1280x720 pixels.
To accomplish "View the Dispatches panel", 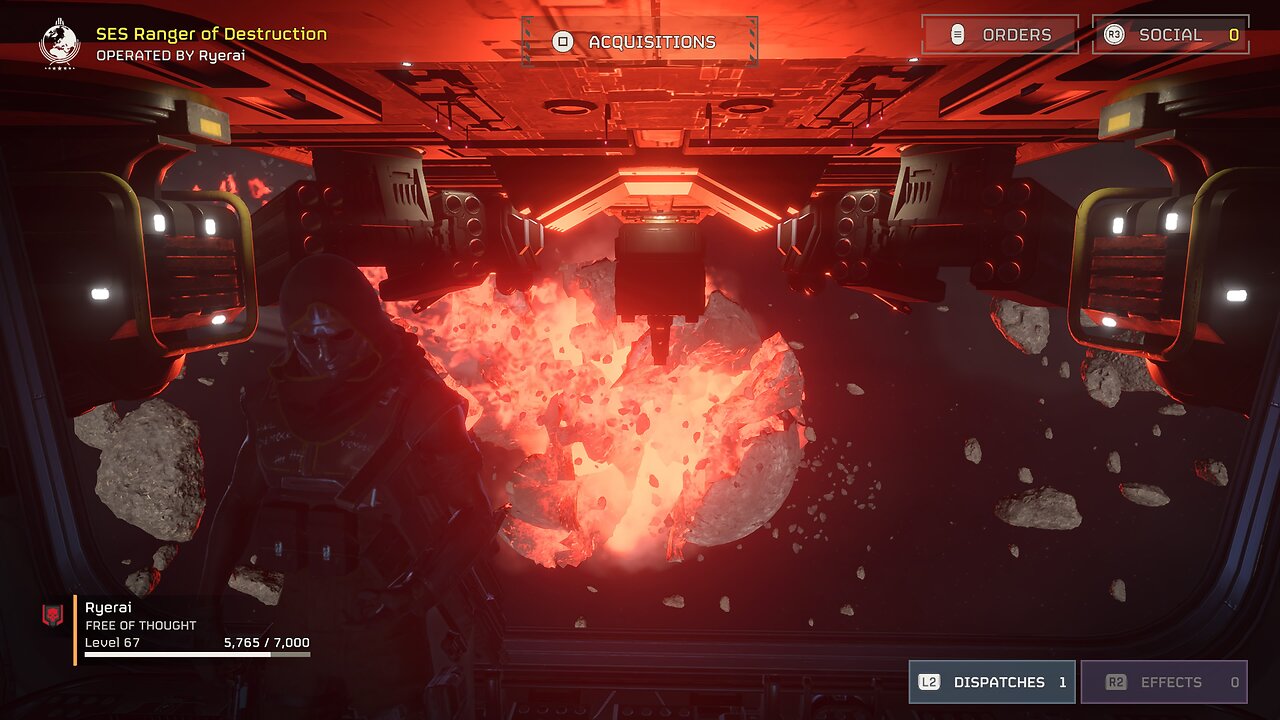I will pyautogui.click(x=991, y=682).
